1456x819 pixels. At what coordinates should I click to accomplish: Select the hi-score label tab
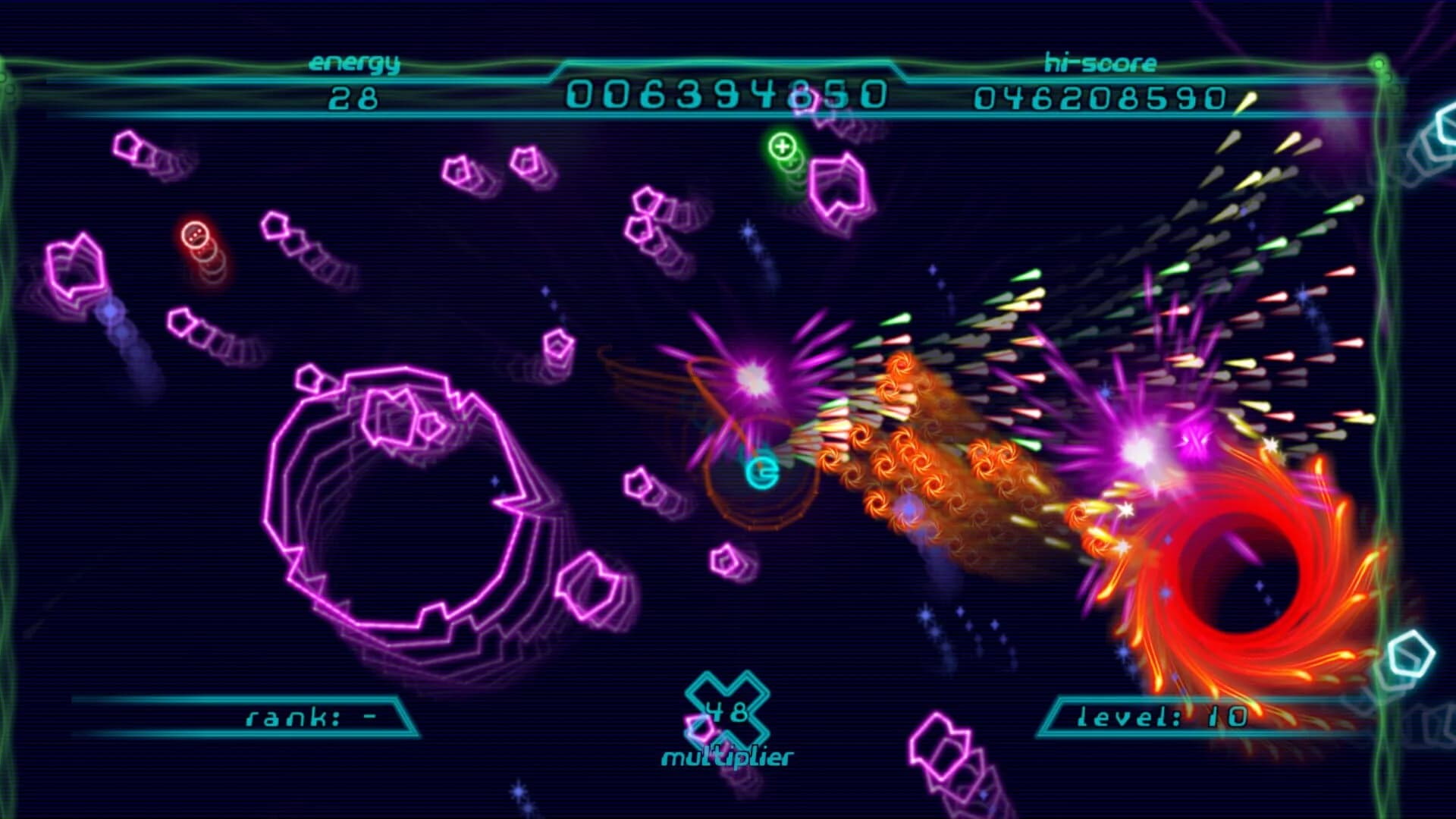point(1100,64)
